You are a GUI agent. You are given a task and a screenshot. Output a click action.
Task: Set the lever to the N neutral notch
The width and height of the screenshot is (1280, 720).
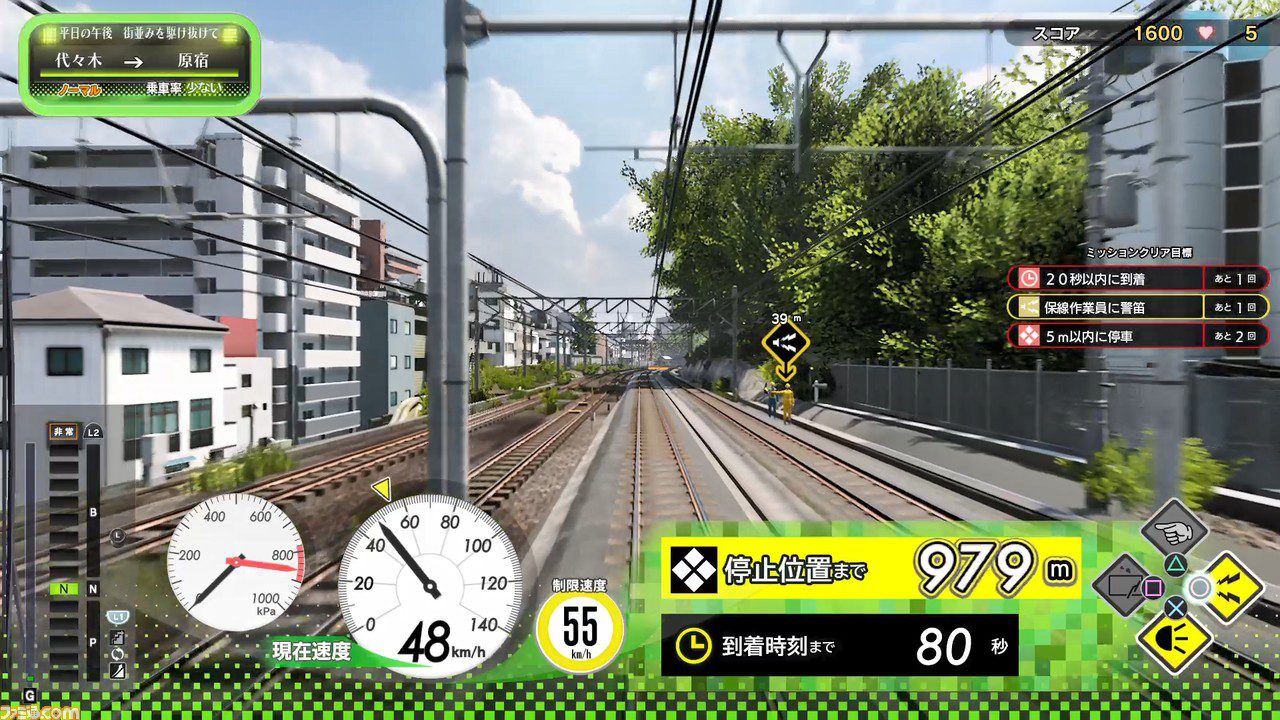[62, 589]
